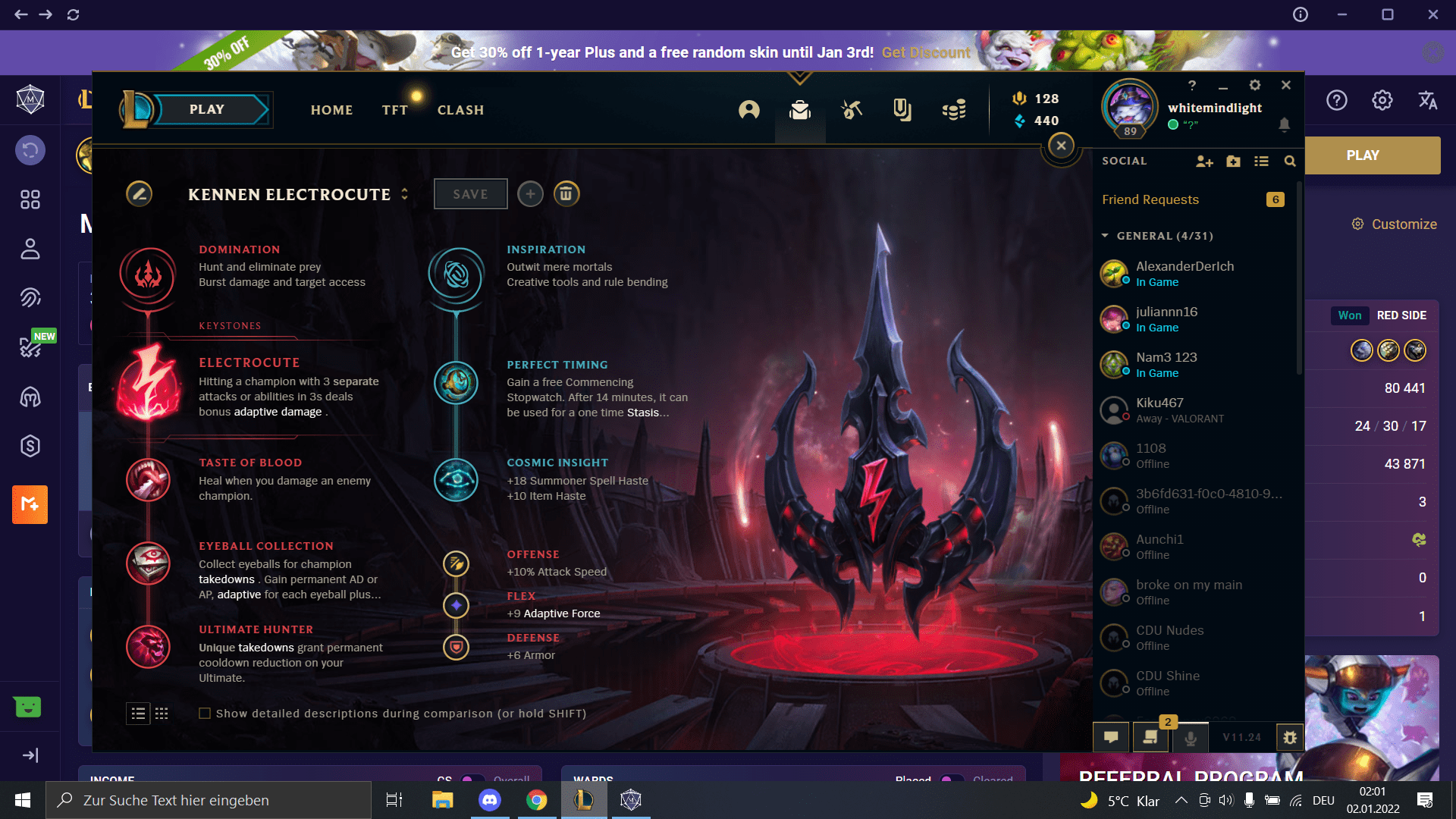Screen dimensions: 1456x819
Task: Open the Store coins icon
Action: point(954,110)
